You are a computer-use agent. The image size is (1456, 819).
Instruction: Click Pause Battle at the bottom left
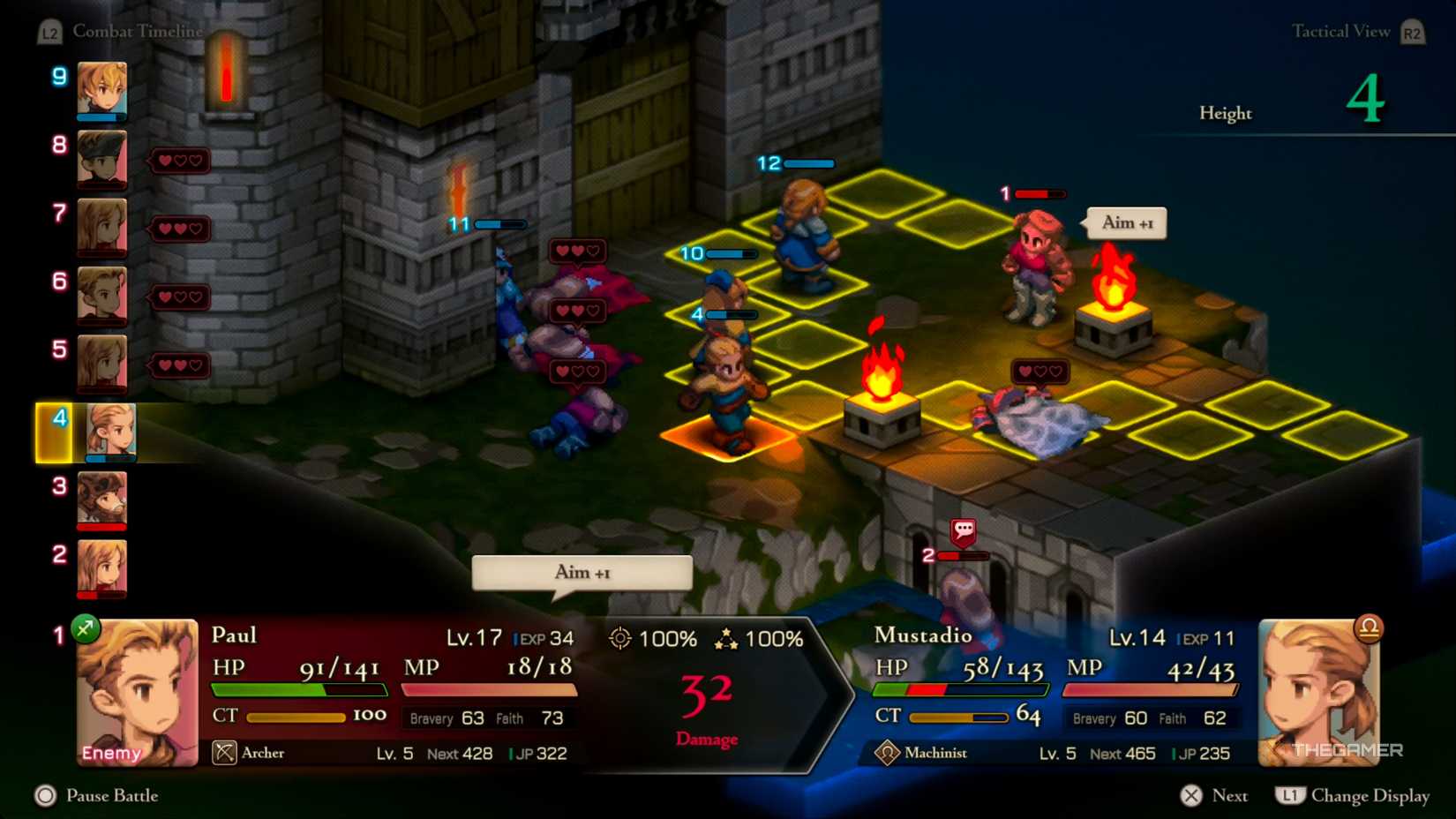(x=97, y=796)
